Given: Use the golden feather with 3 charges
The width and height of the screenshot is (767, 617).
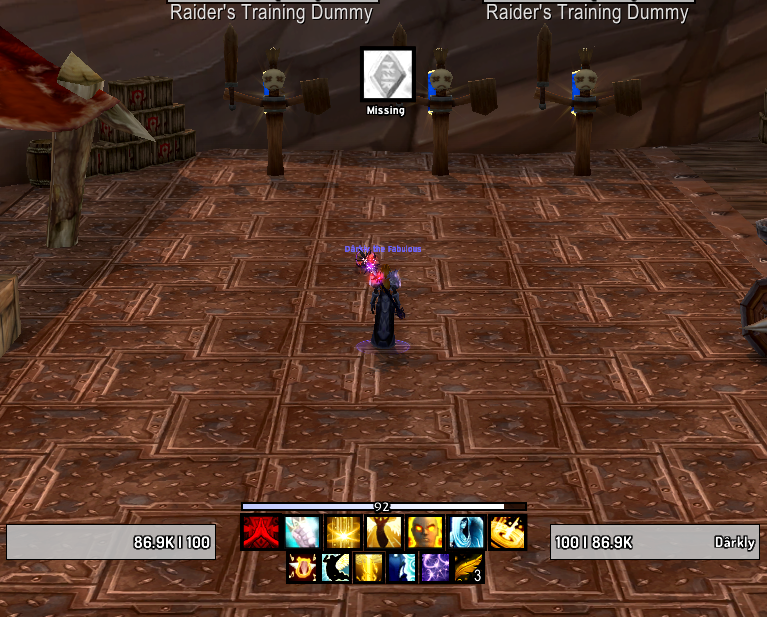Looking at the screenshot, I should [469, 568].
